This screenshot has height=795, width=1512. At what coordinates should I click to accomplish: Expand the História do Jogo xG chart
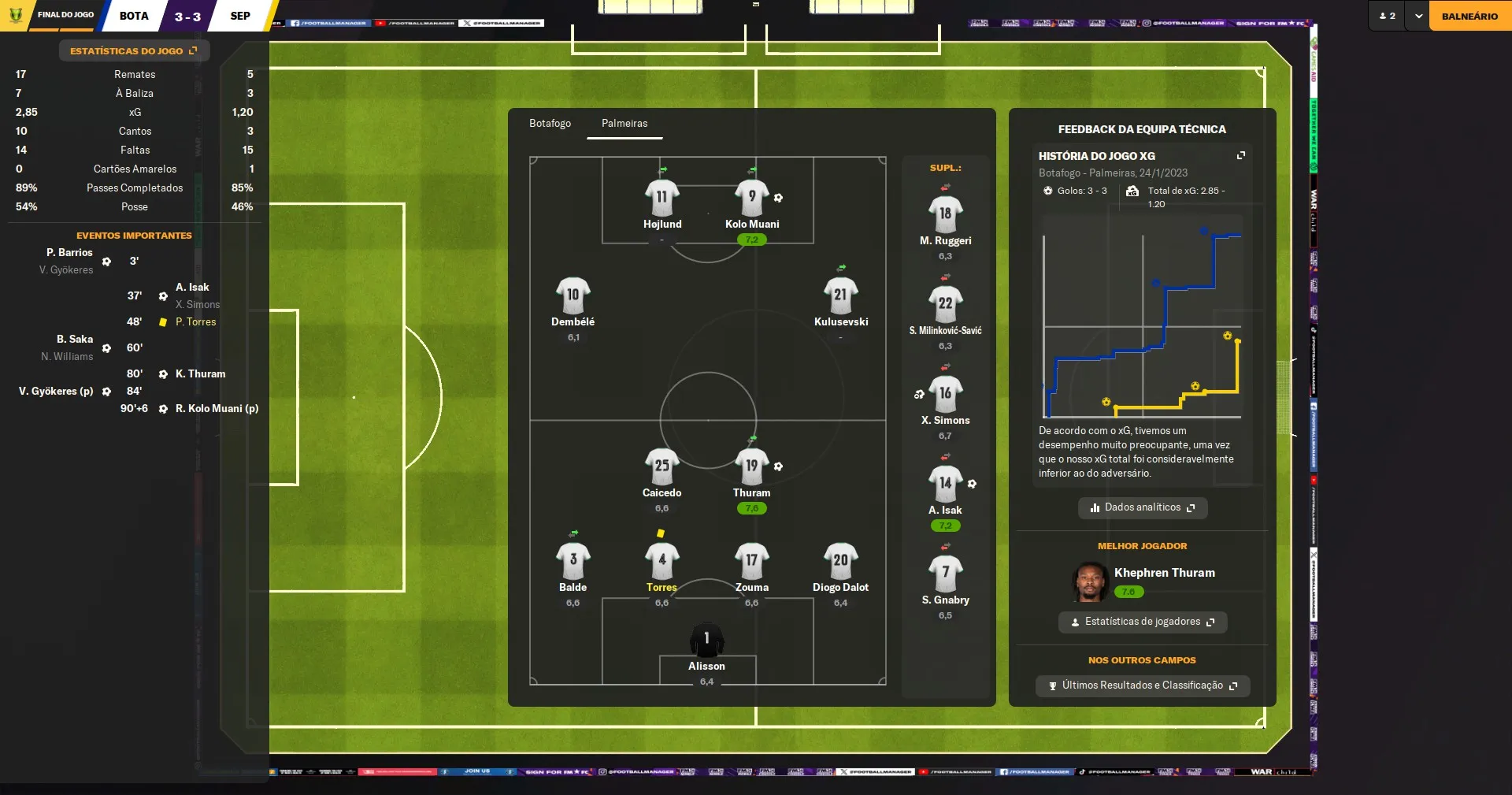coord(1241,155)
